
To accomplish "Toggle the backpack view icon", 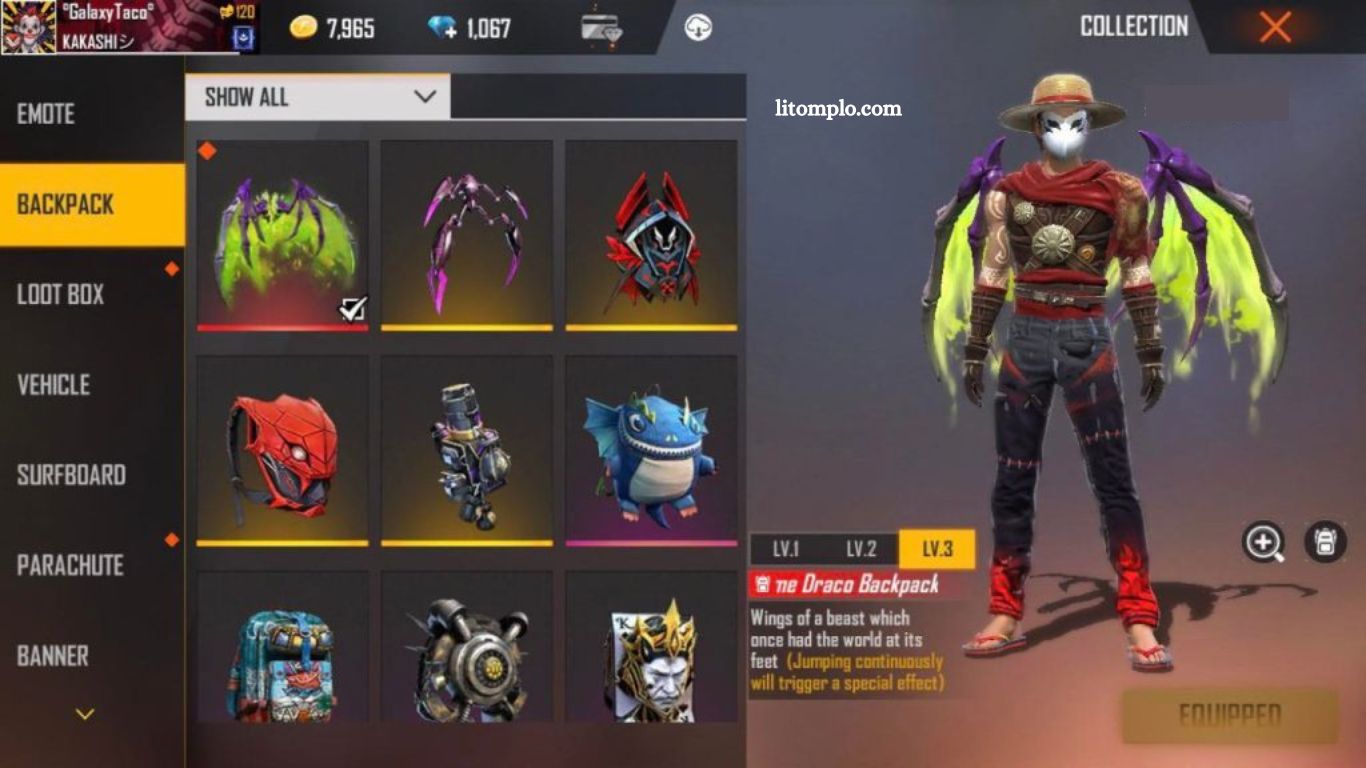I will (1325, 542).
